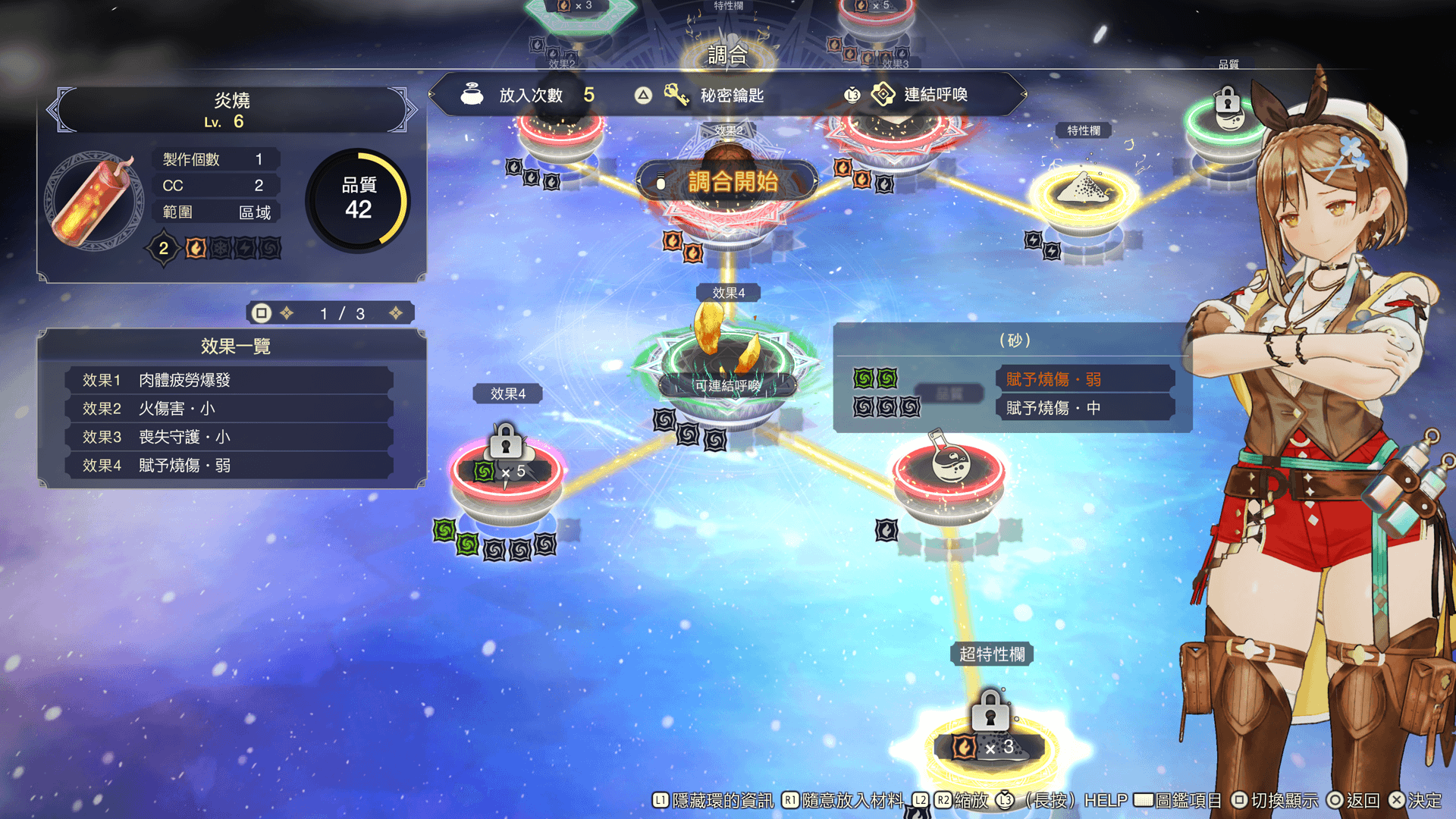The height and width of the screenshot is (819, 1456).
Task: Click the 炎燒 item icon
Action: click(x=96, y=201)
